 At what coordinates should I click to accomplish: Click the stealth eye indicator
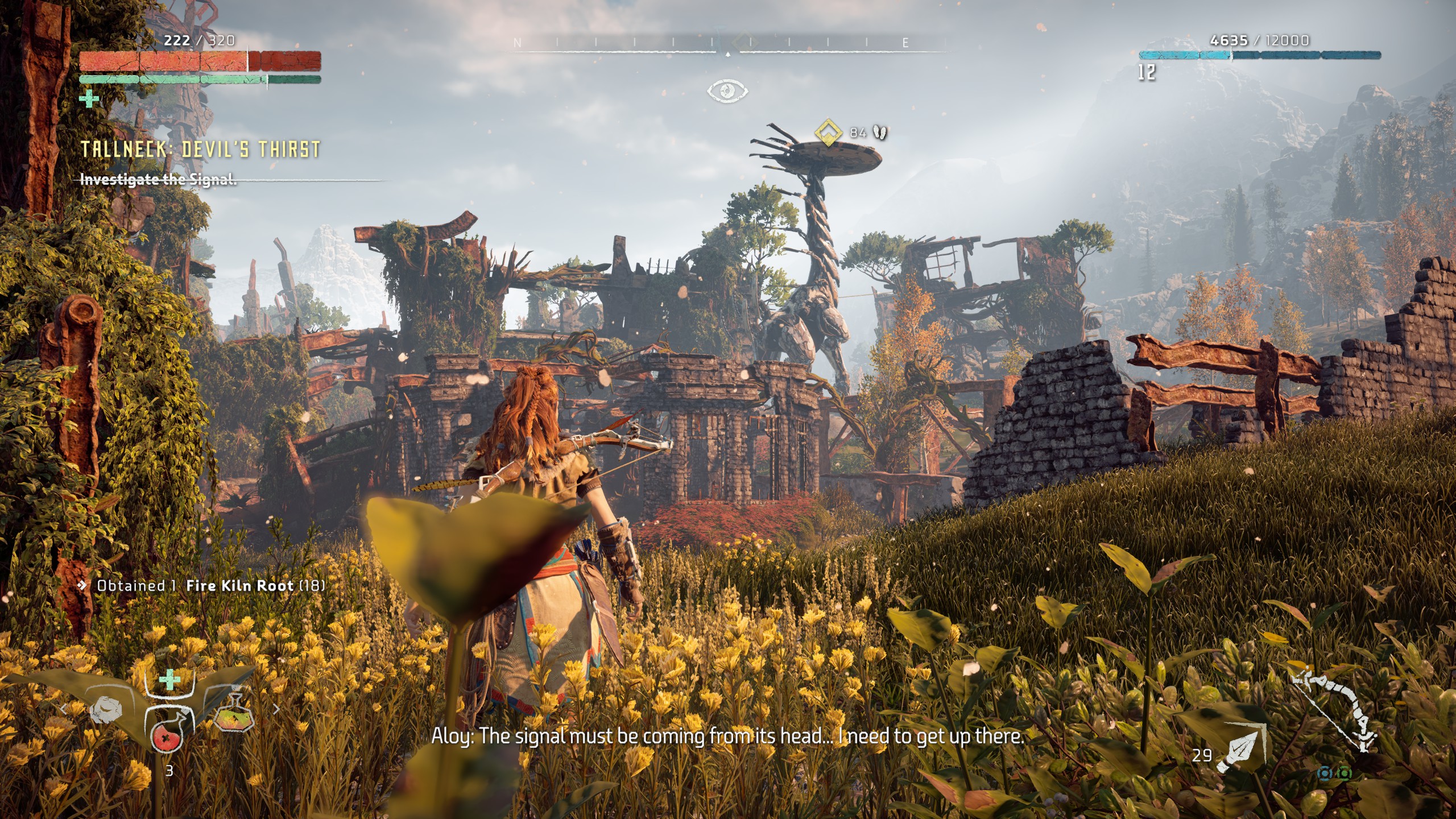point(727,90)
